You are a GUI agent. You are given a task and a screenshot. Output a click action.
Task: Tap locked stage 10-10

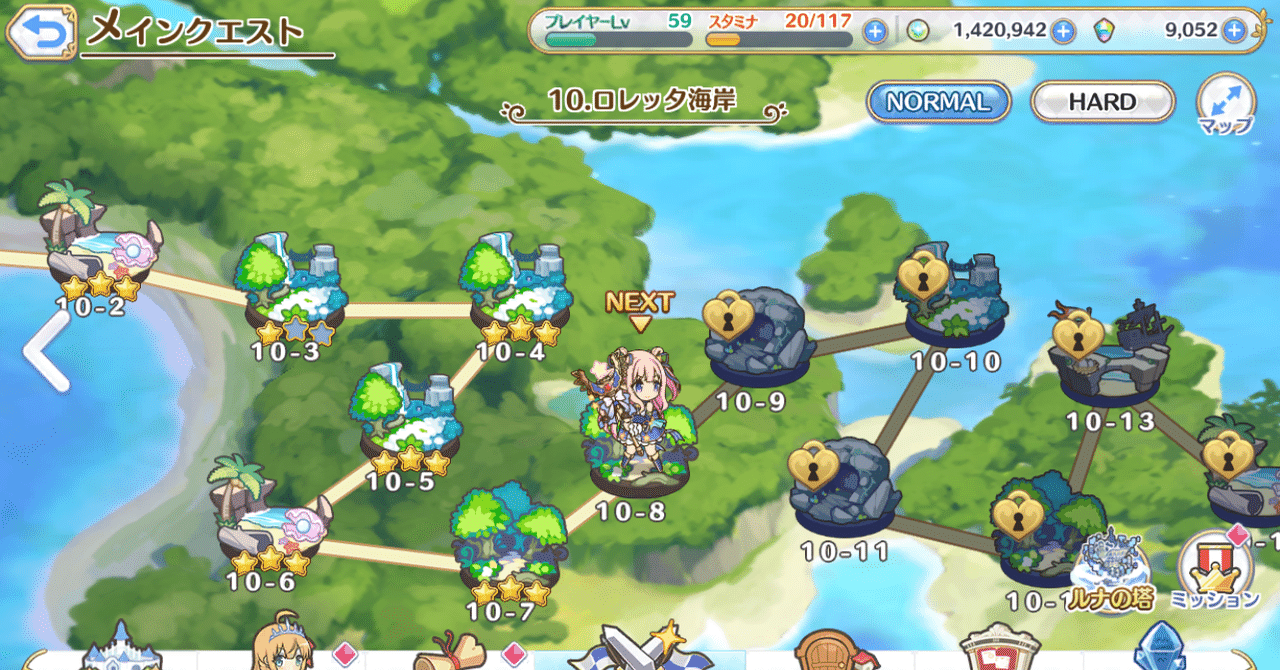click(955, 300)
